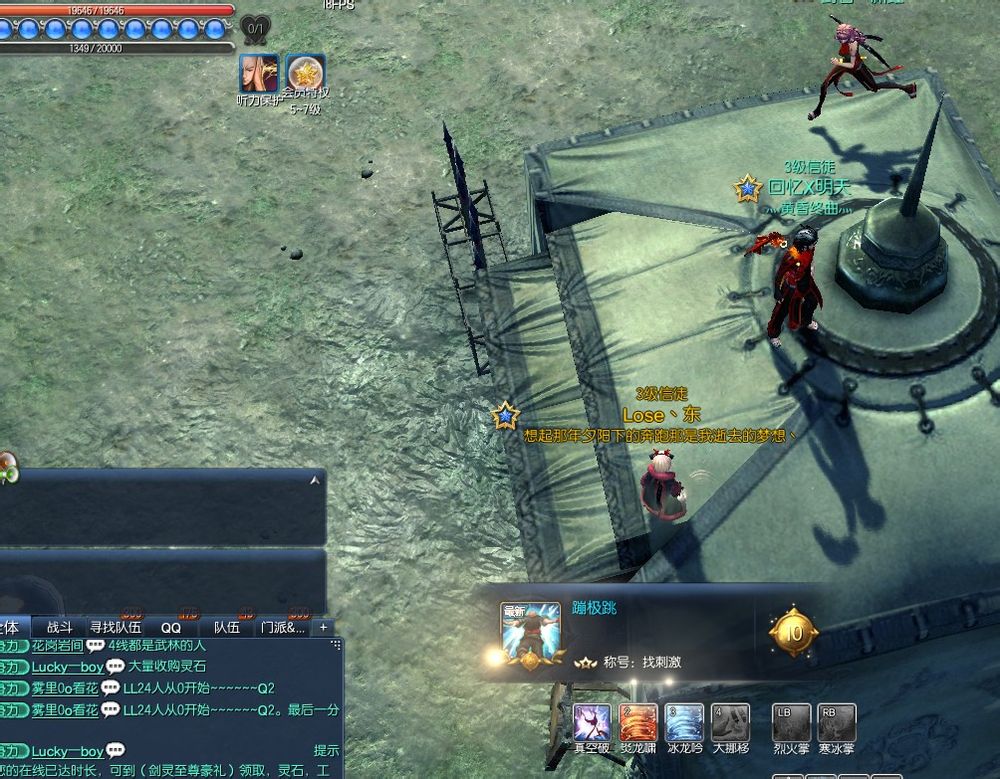Click player name 花岗岩间 in chat

point(56,646)
